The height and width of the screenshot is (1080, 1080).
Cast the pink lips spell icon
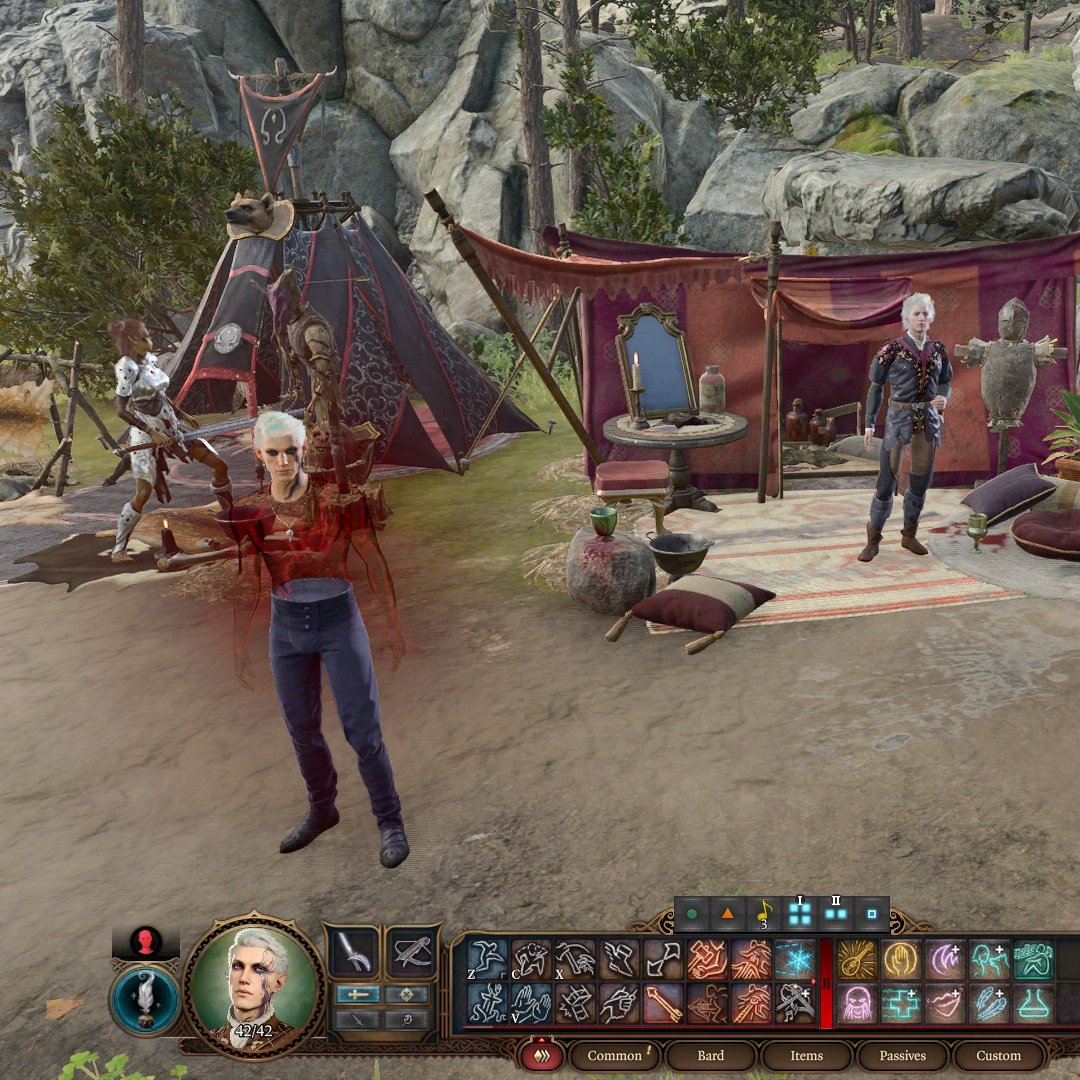945,1003
